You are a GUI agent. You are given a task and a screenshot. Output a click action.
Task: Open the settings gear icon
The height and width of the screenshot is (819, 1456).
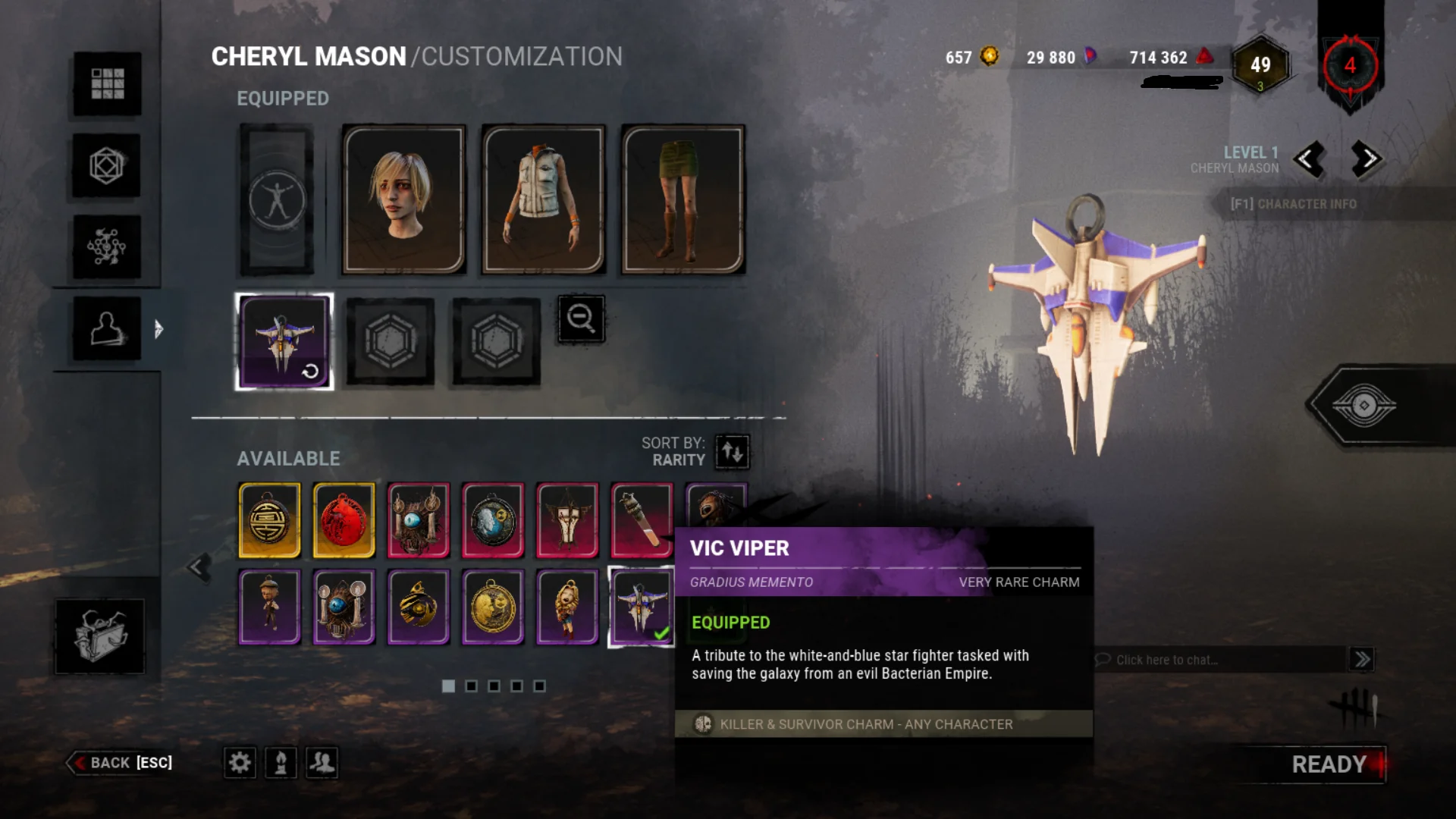[240, 762]
